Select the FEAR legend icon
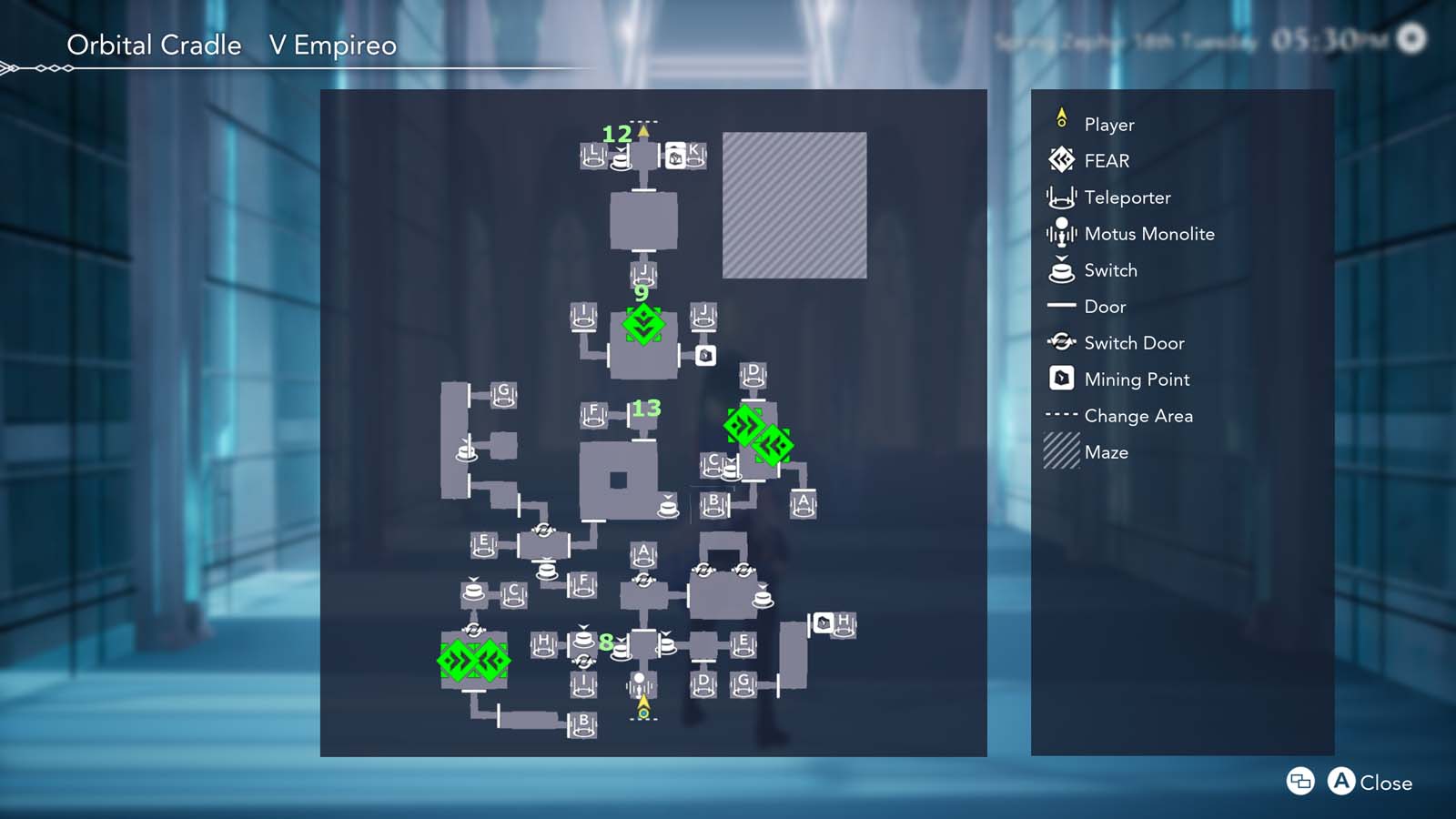Viewport: 1456px width, 819px height. (1061, 160)
